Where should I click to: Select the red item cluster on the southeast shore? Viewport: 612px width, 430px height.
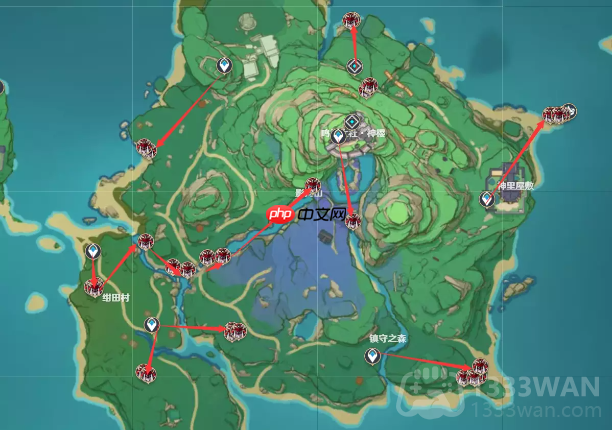(471, 374)
